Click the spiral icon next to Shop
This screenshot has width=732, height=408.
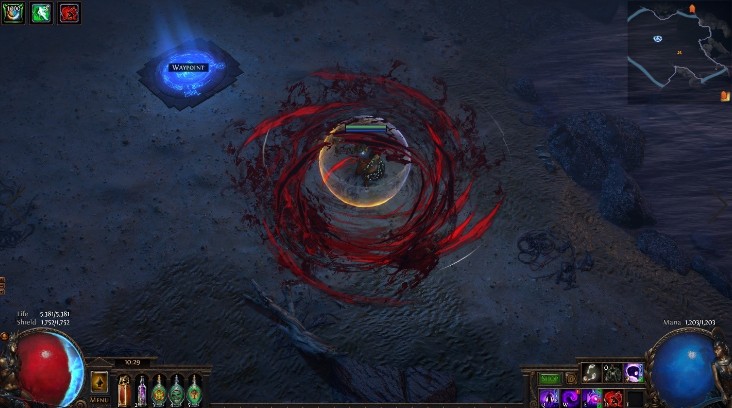click(x=569, y=379)
